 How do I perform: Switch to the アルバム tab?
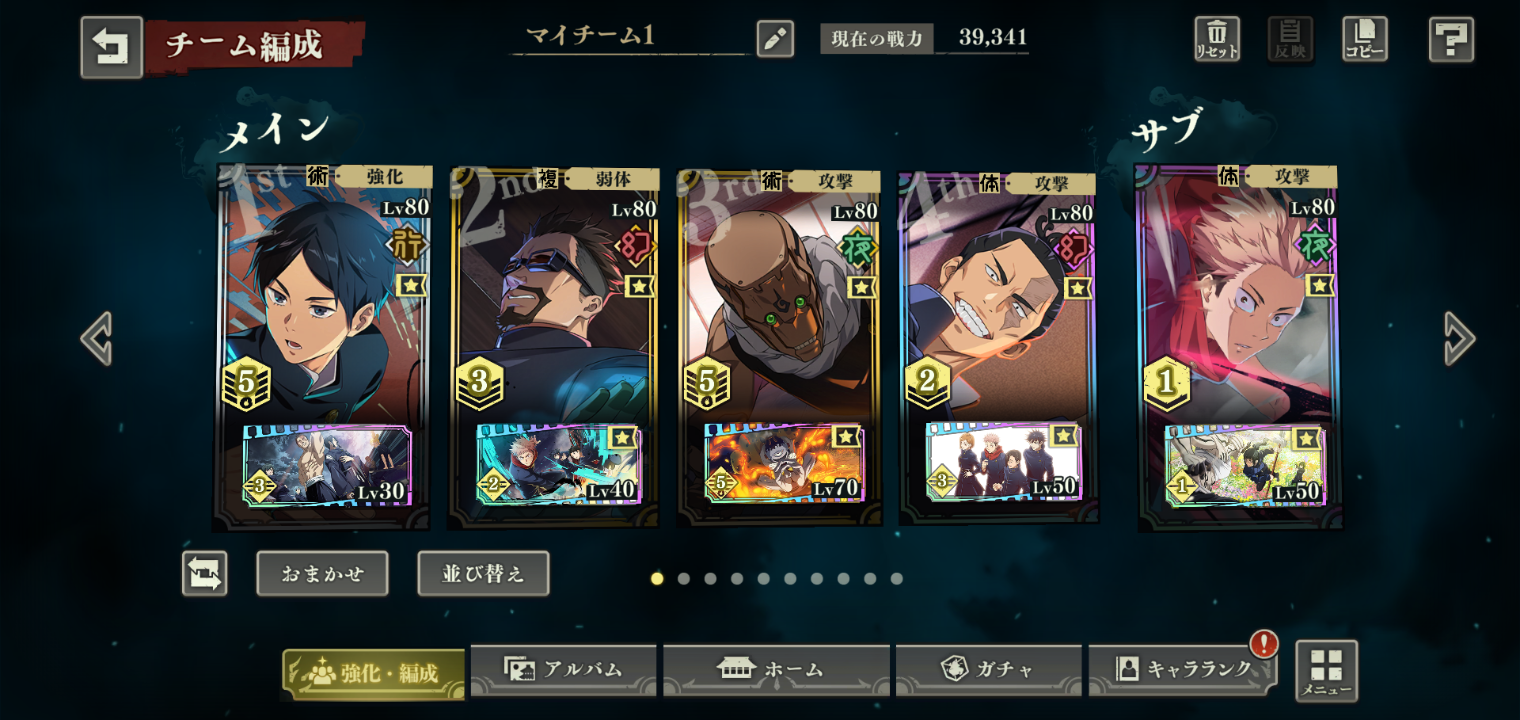(563, 669)
